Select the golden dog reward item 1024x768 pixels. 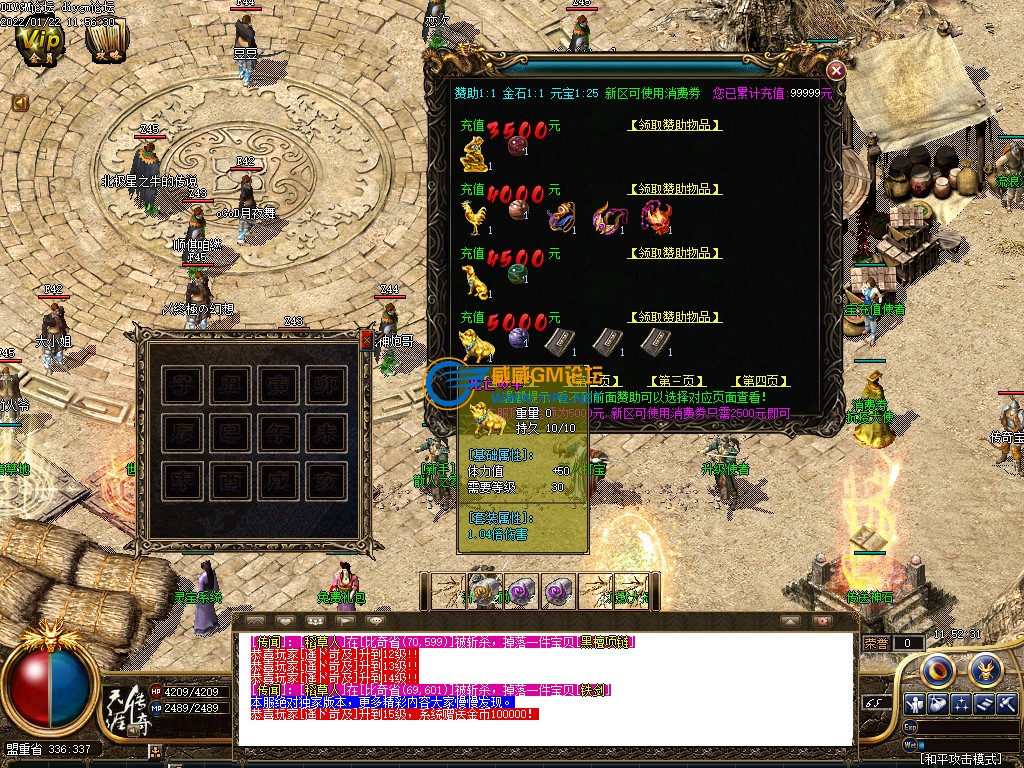tap(474, 280)
